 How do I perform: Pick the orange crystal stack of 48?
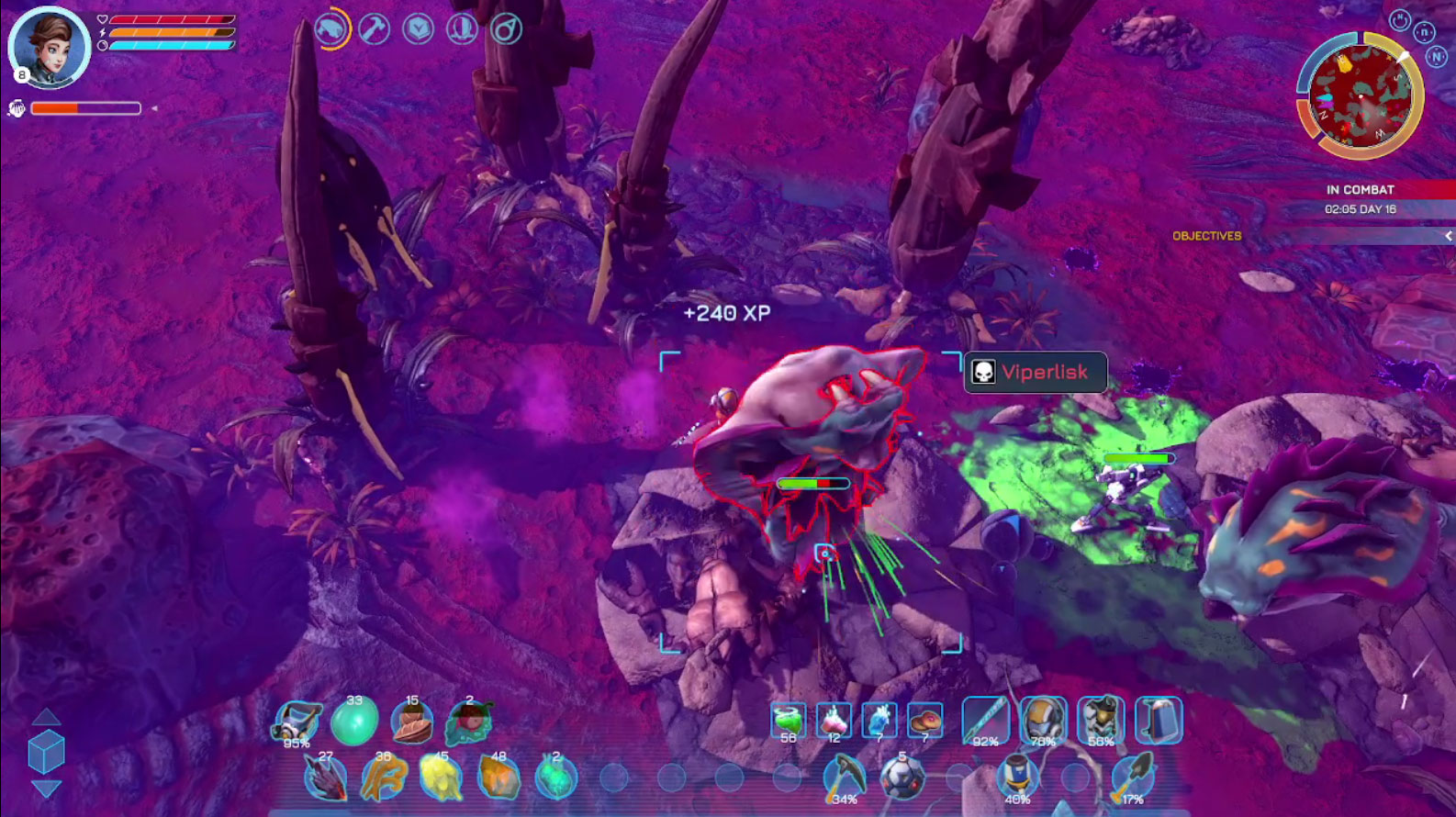(x=498, y=778)
